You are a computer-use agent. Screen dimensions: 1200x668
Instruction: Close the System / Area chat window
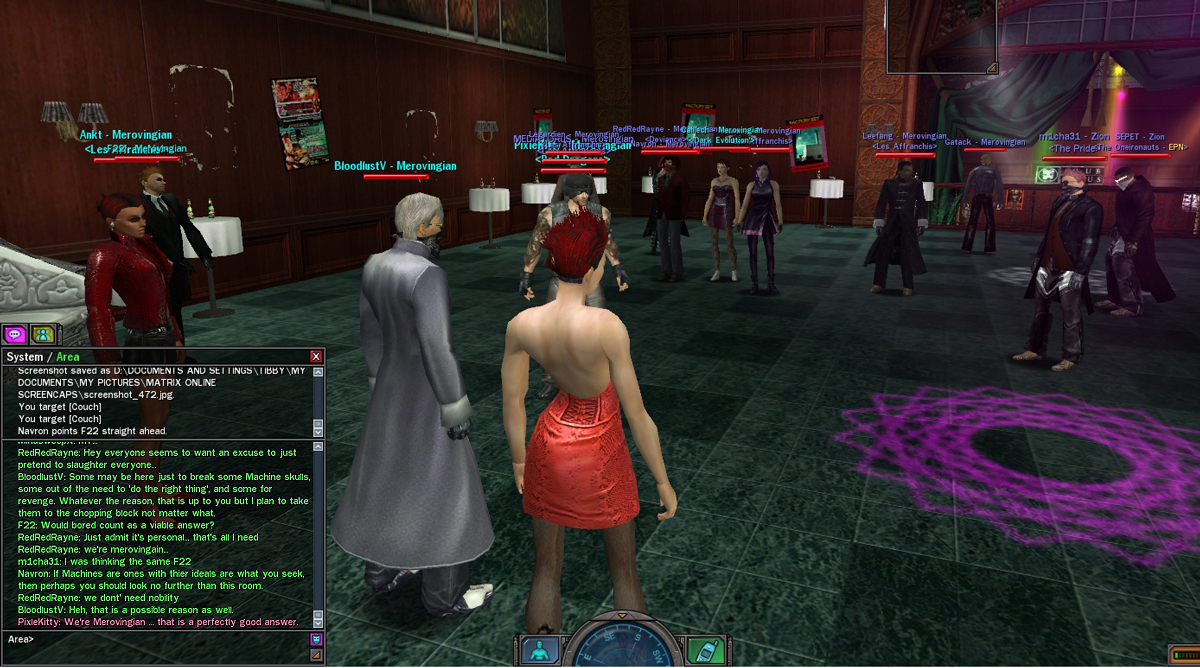317,356
